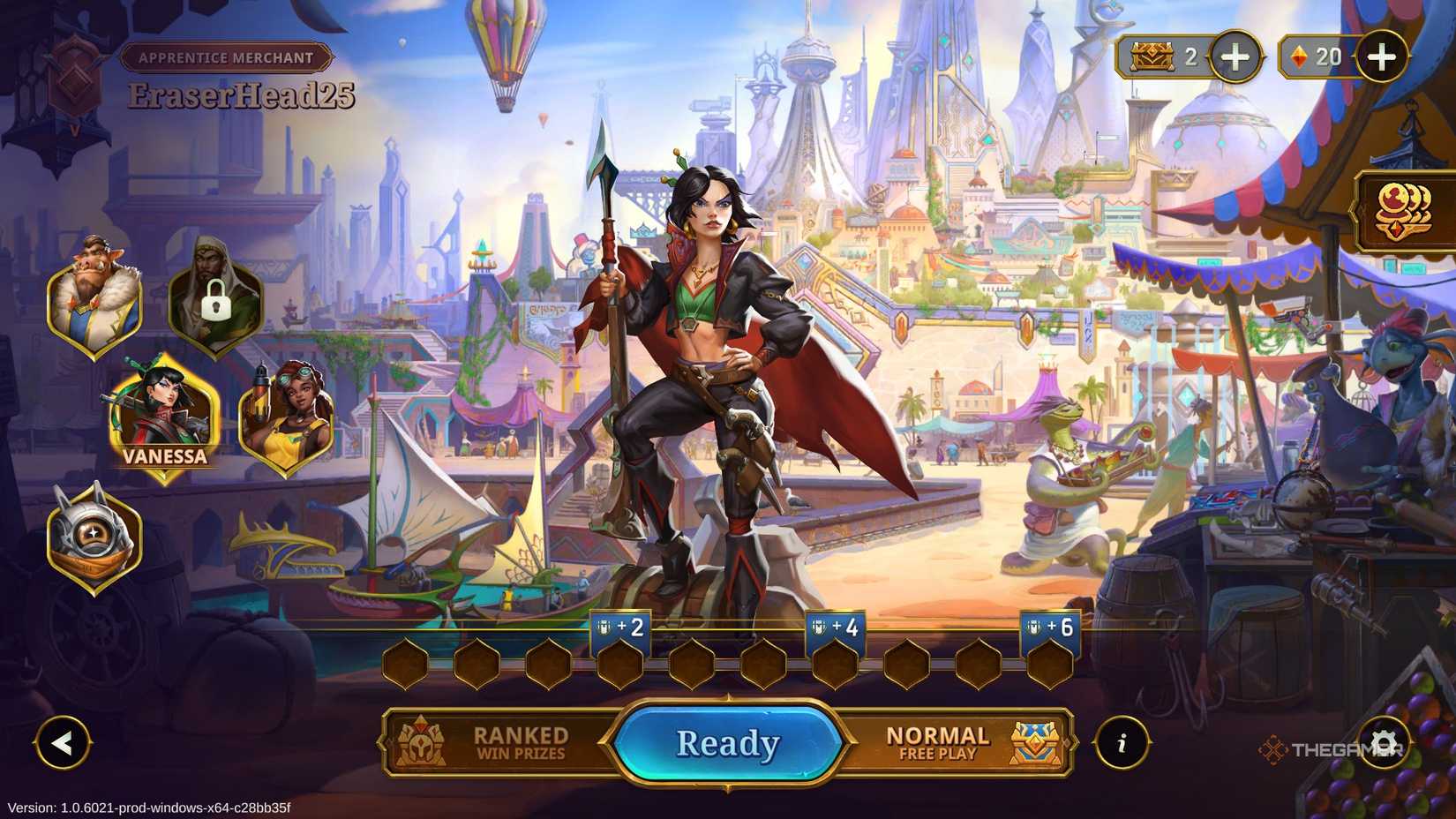Image resolution: width=1456 pixels, height=819 pixels.
Task: Open the settings gear
Action: tap(1386, 742)
